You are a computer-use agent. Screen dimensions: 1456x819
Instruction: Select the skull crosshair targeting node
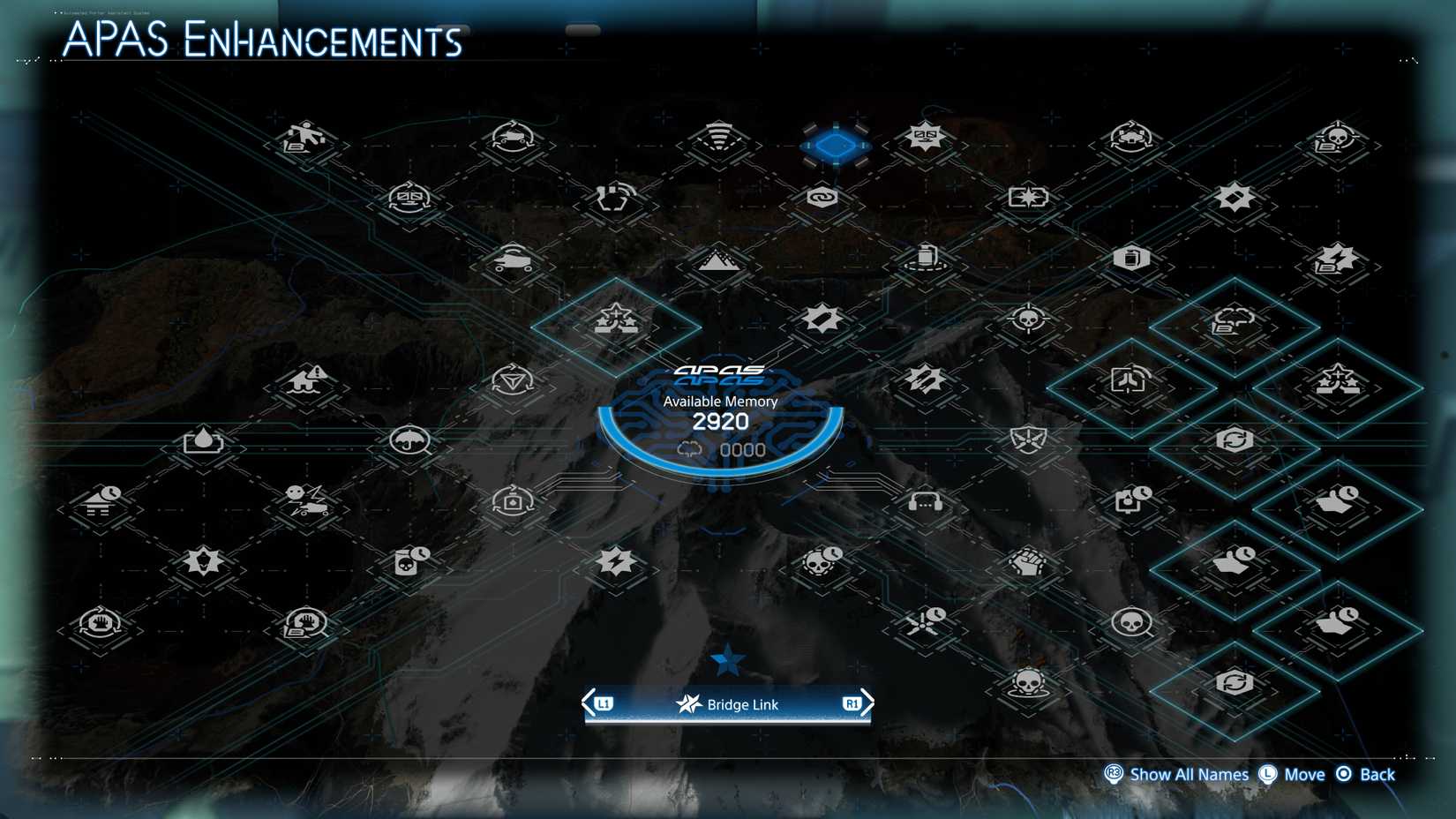coord(1028,318)
